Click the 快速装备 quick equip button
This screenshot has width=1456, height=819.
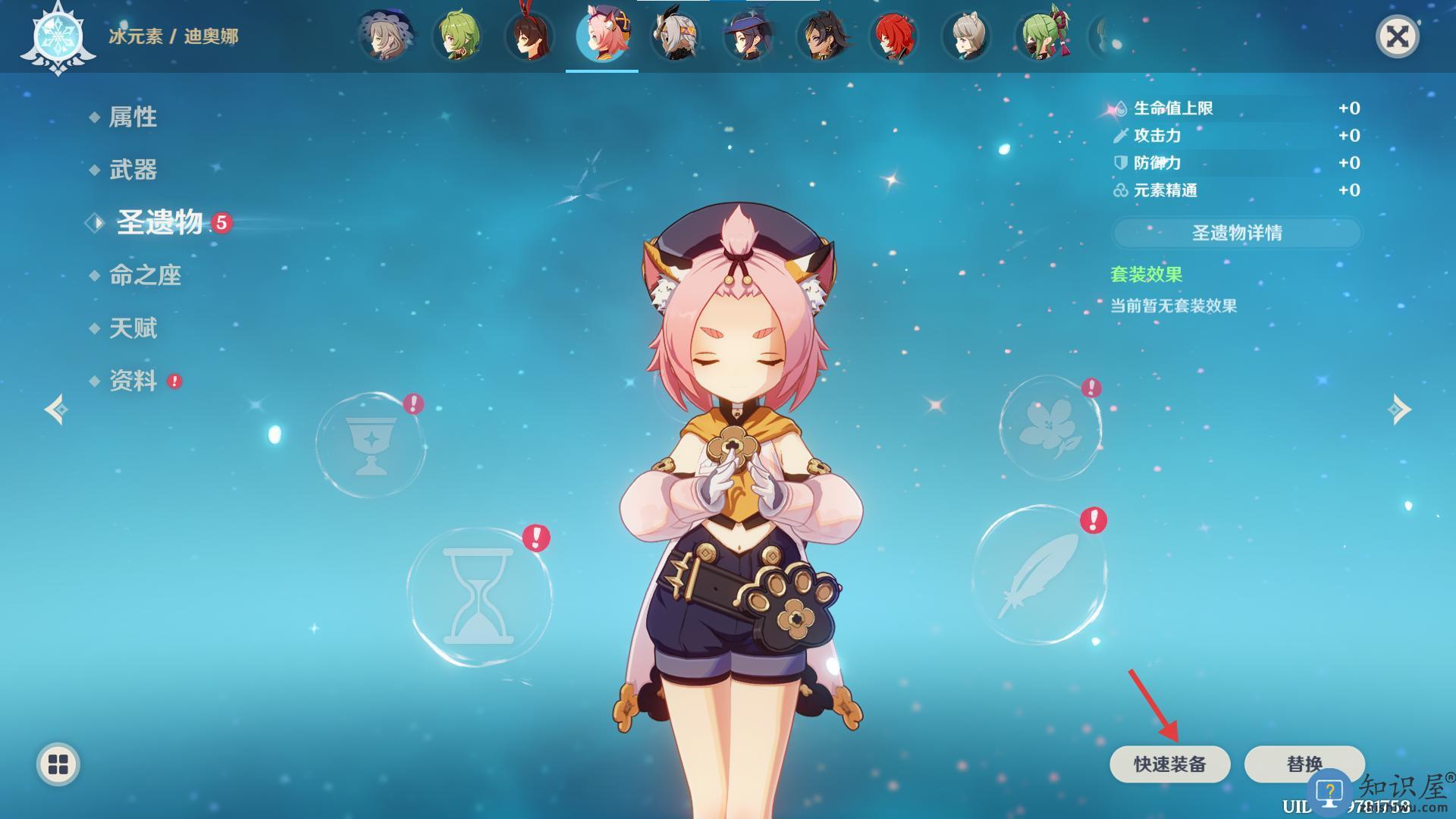click(x=1169, y=764)
